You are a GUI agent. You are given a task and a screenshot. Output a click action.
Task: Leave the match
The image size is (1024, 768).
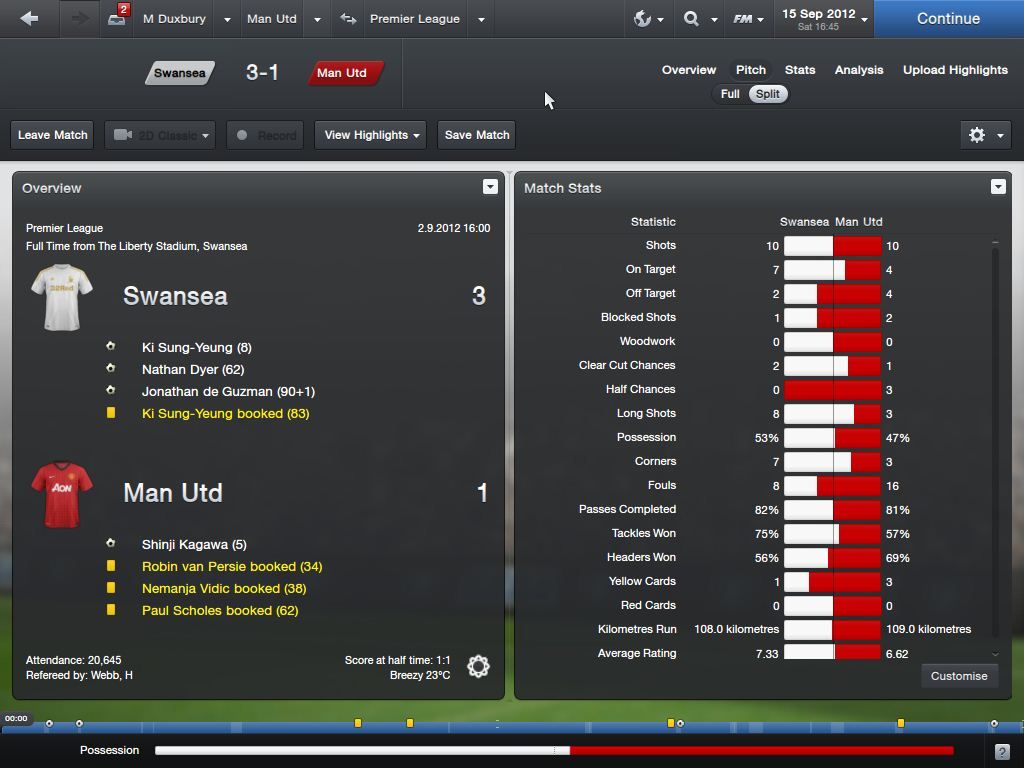point(53,135)
